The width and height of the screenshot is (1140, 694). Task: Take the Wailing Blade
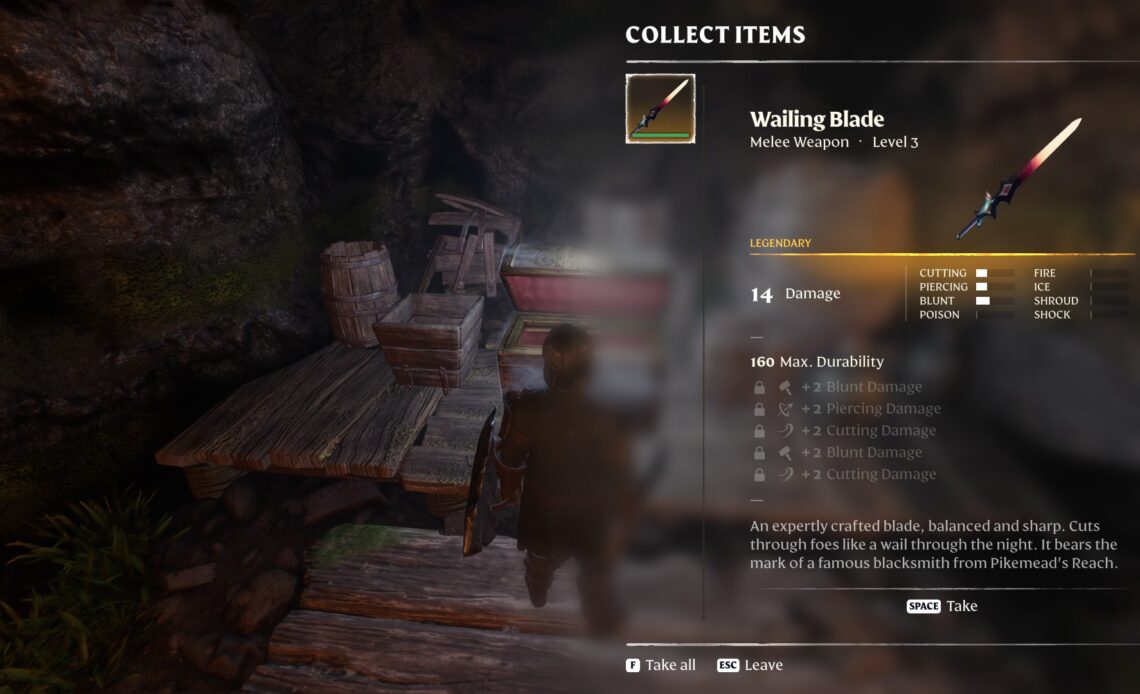(x=942, y=606)
